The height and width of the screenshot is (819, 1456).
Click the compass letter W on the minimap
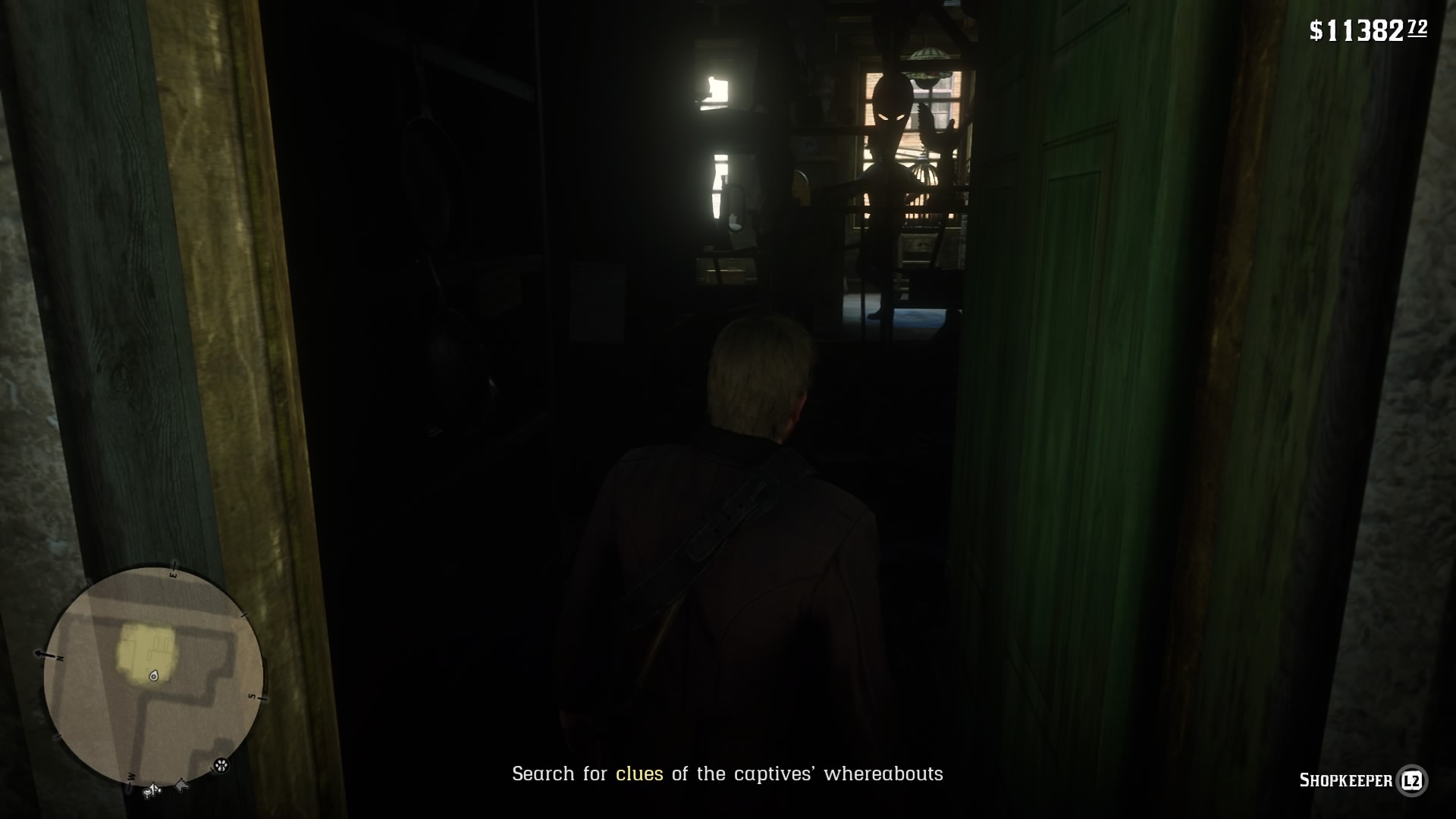click(x=132, y=777)
